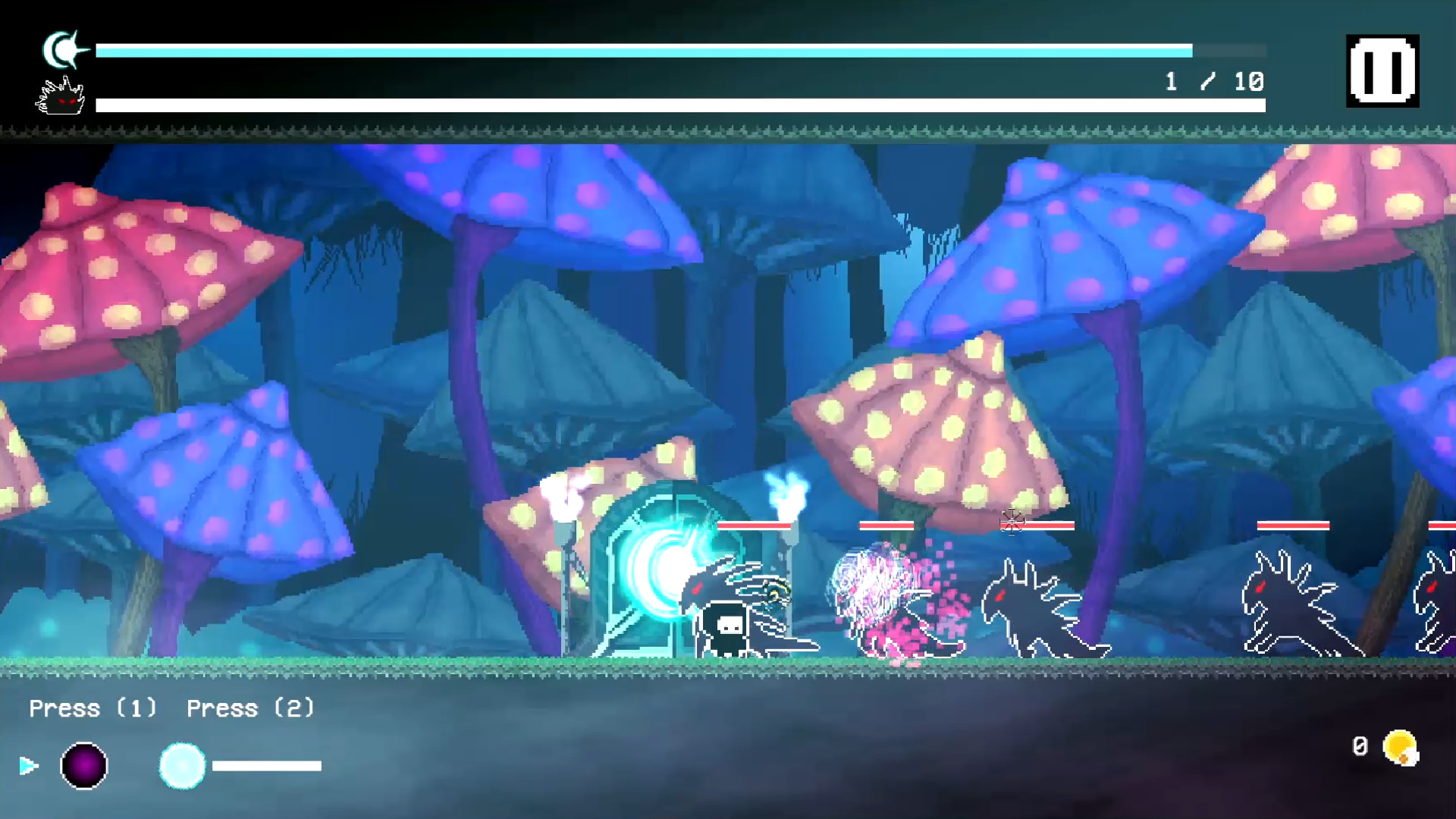
Task: Click the cyan arrow marking the active ability
Action: tap(29, 766)
